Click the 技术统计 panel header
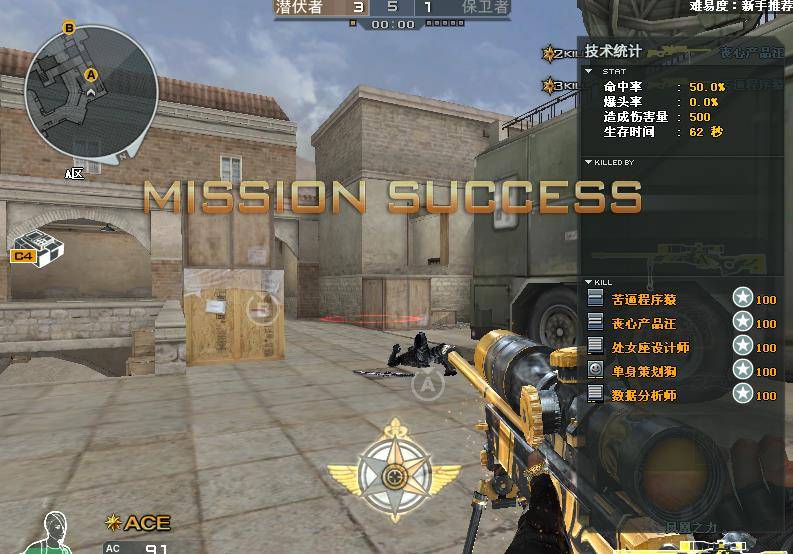 coord(613,51)
